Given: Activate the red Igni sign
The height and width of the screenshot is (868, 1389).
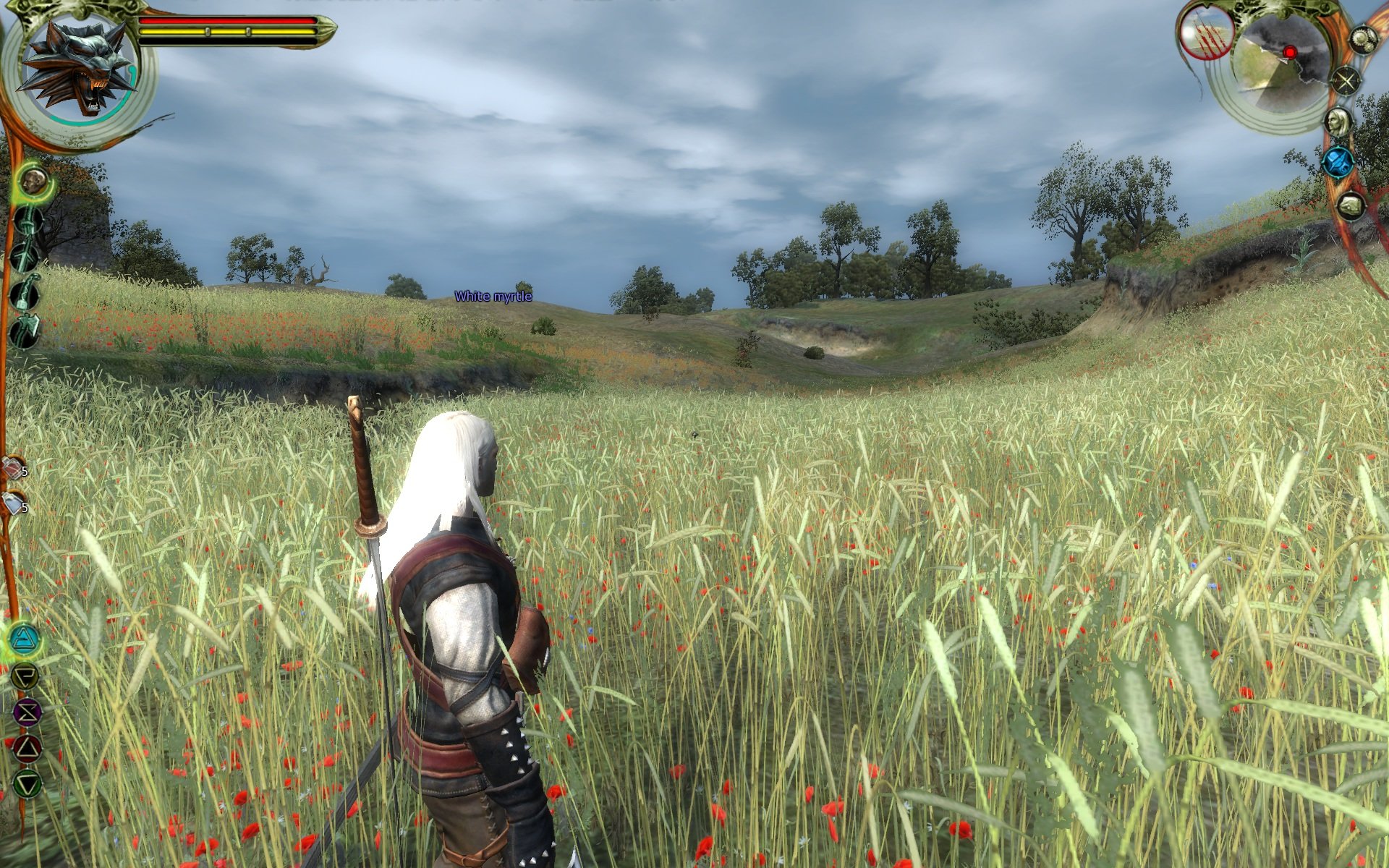Looking at the screenshot, I should tap(27, 749).
